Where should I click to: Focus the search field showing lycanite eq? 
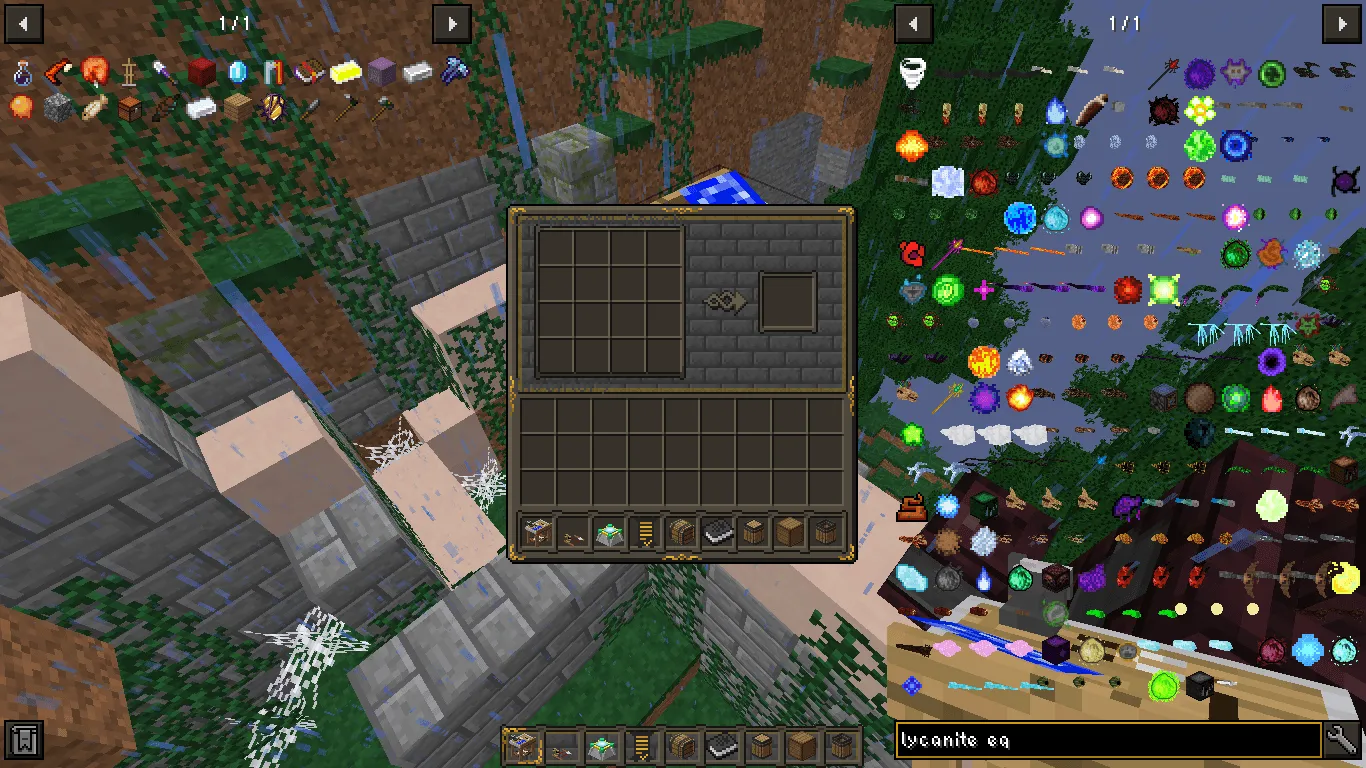coord(1100,740)
